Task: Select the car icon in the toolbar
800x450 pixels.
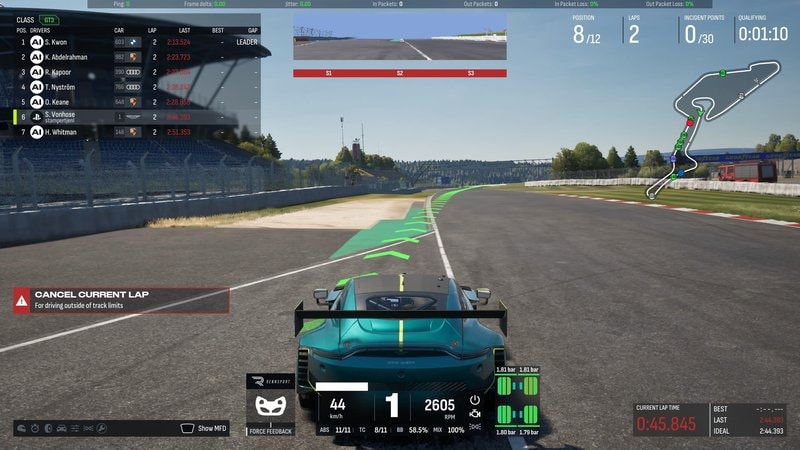Action: coord(62,428)
